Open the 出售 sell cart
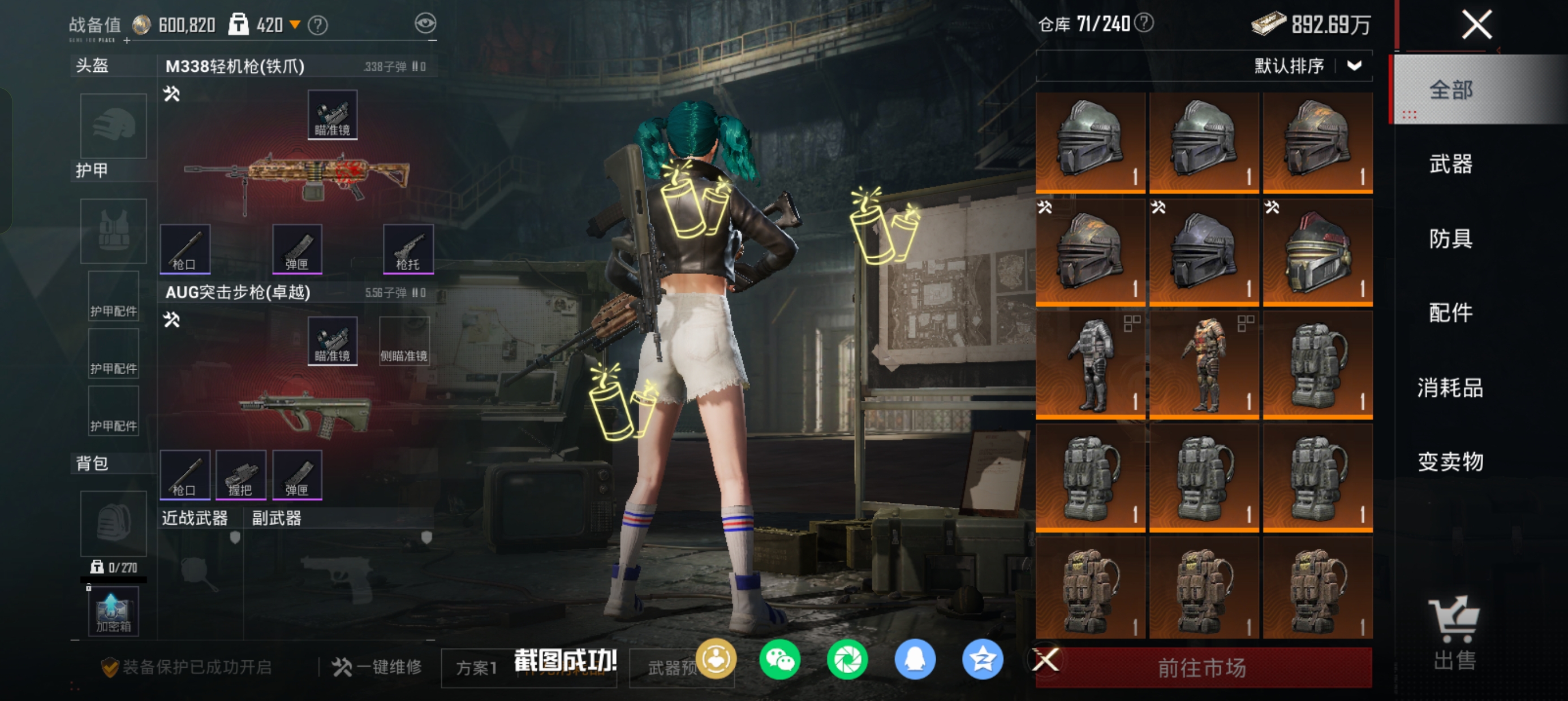The image size is (1568, 701). (x=1454, y=633)
